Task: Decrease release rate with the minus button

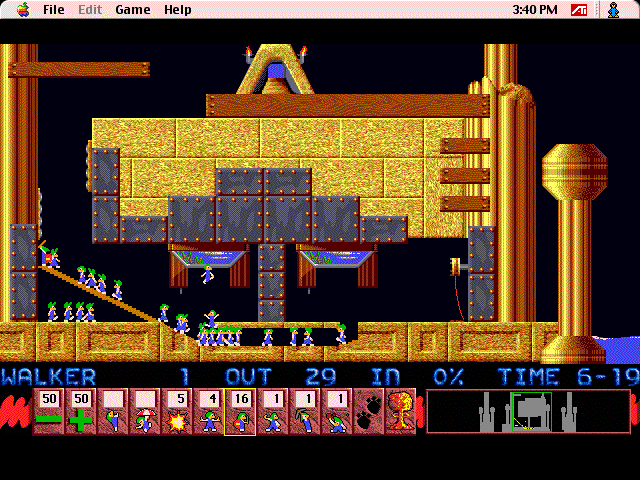Action: [48, 412]
